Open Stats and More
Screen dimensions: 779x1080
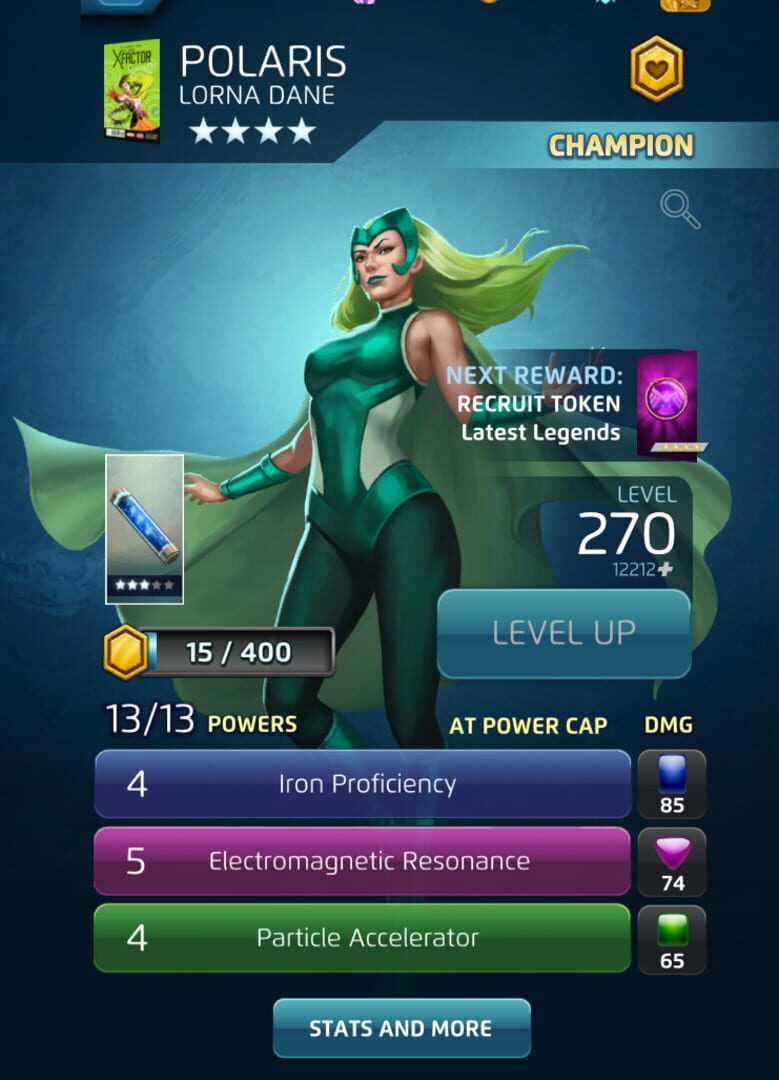(401, 1028)
